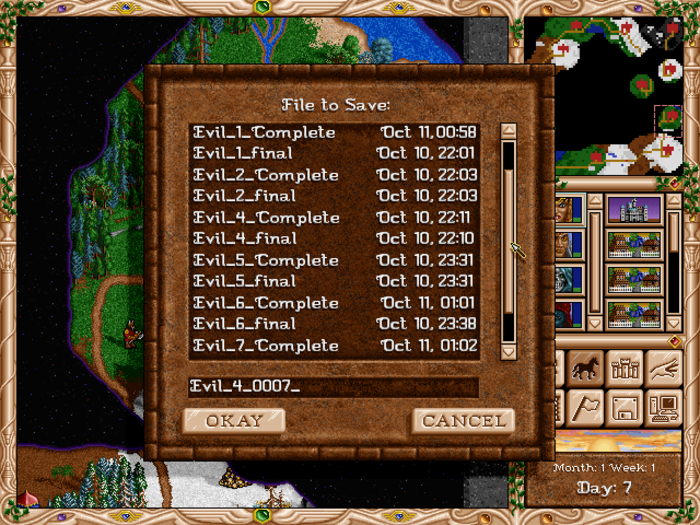Select the Evil_6_final save entry
Image resolution: width=700 pixels, height=525 pixels.
334,323
